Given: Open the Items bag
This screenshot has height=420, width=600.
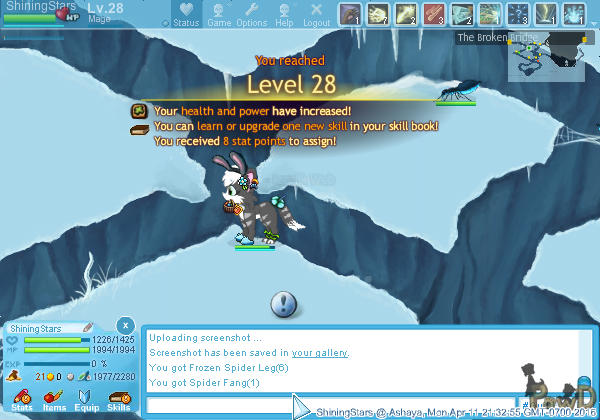Looking at the screenshot, I should pyautogui.click(x=53, y=399).
